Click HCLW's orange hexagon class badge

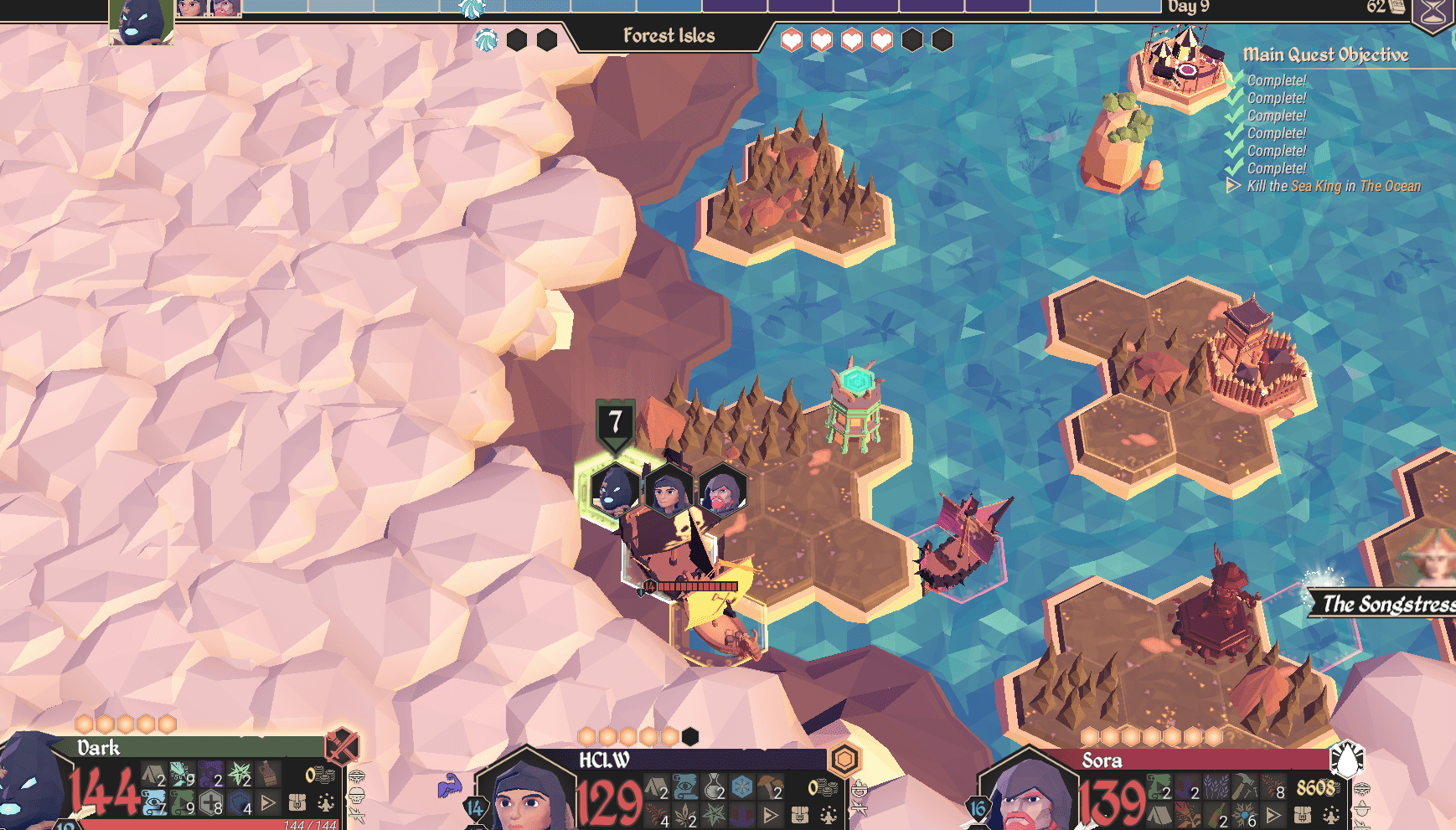click(x=844, y=760)
